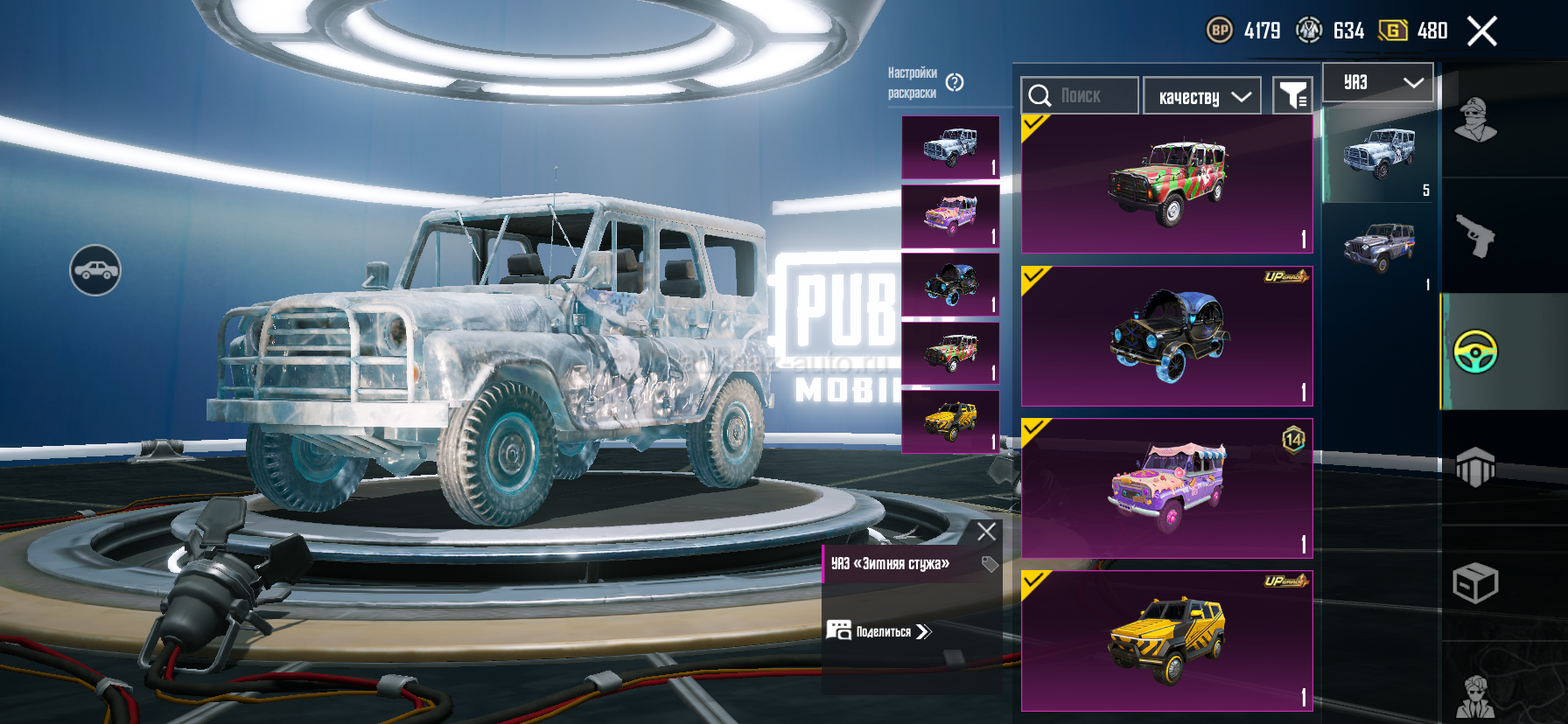The height and width of the screenshot is (724, 1568).
Task: Open the качеству sort dropdown
Action: pyautogui.click(x=1202, y=96)
